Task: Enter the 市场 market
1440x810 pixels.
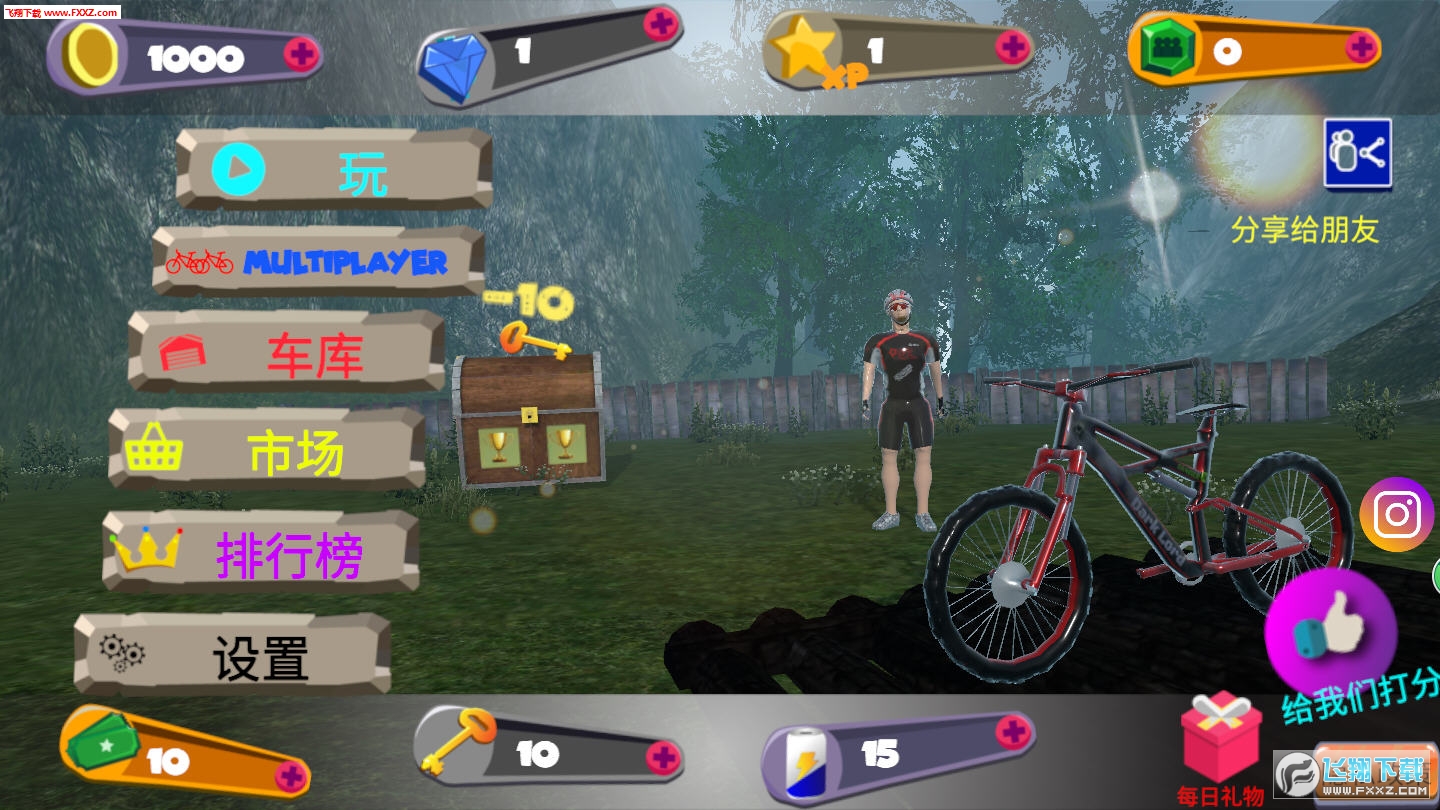Action: (268, 450)
